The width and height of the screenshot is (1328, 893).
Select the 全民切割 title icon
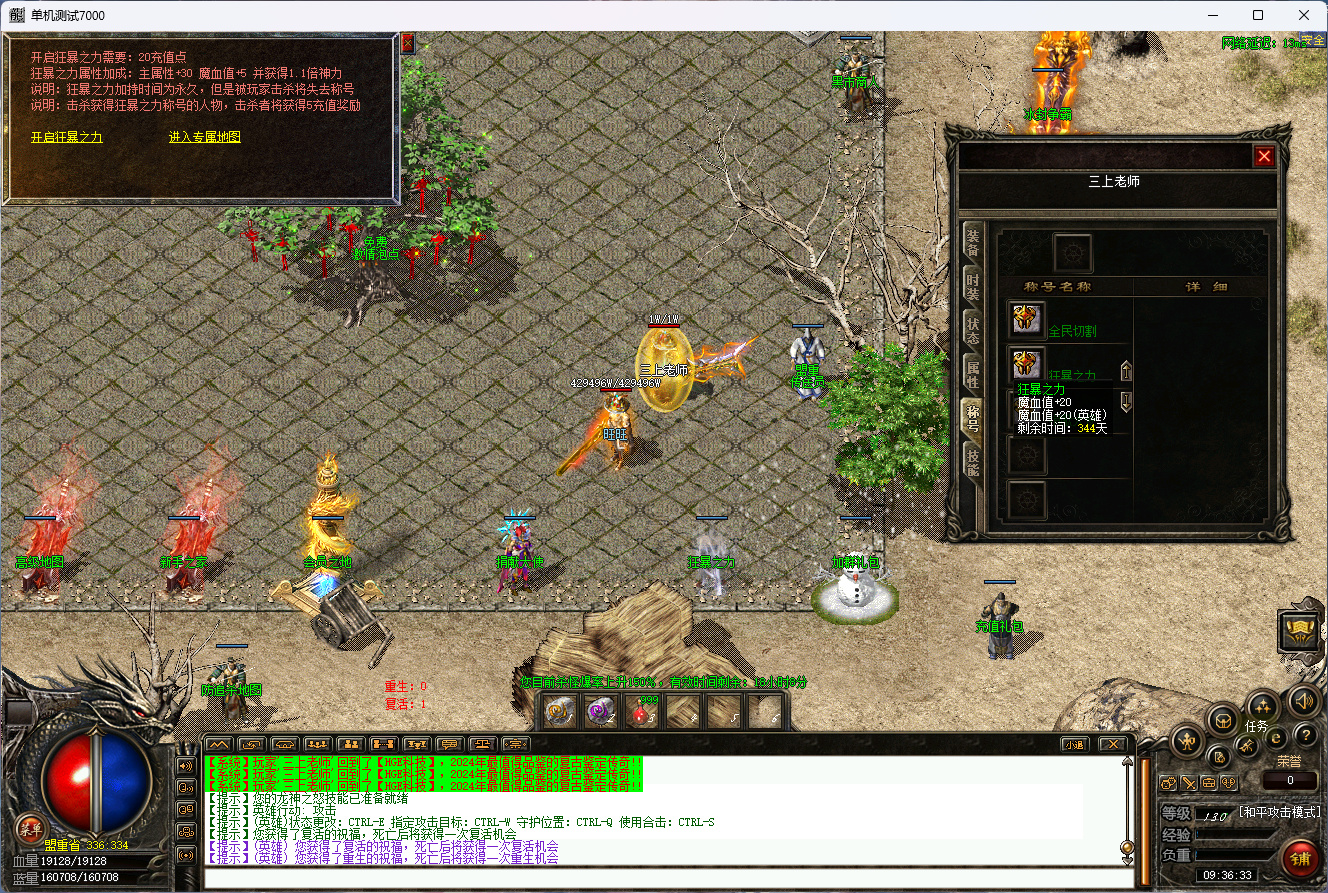pyautogui.click(x=1026, y=320)
